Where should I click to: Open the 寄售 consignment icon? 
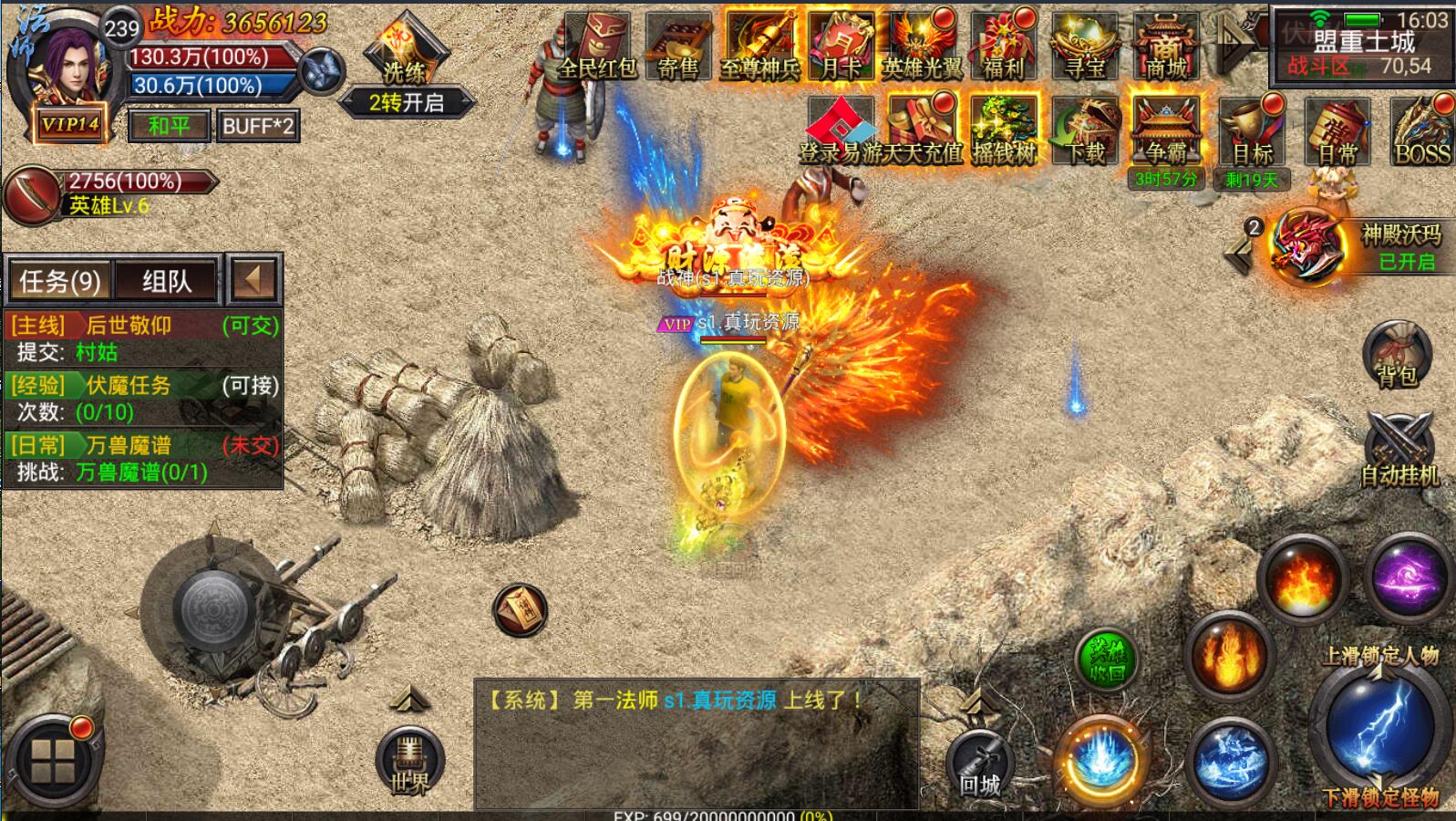click(x=677, y=47)
